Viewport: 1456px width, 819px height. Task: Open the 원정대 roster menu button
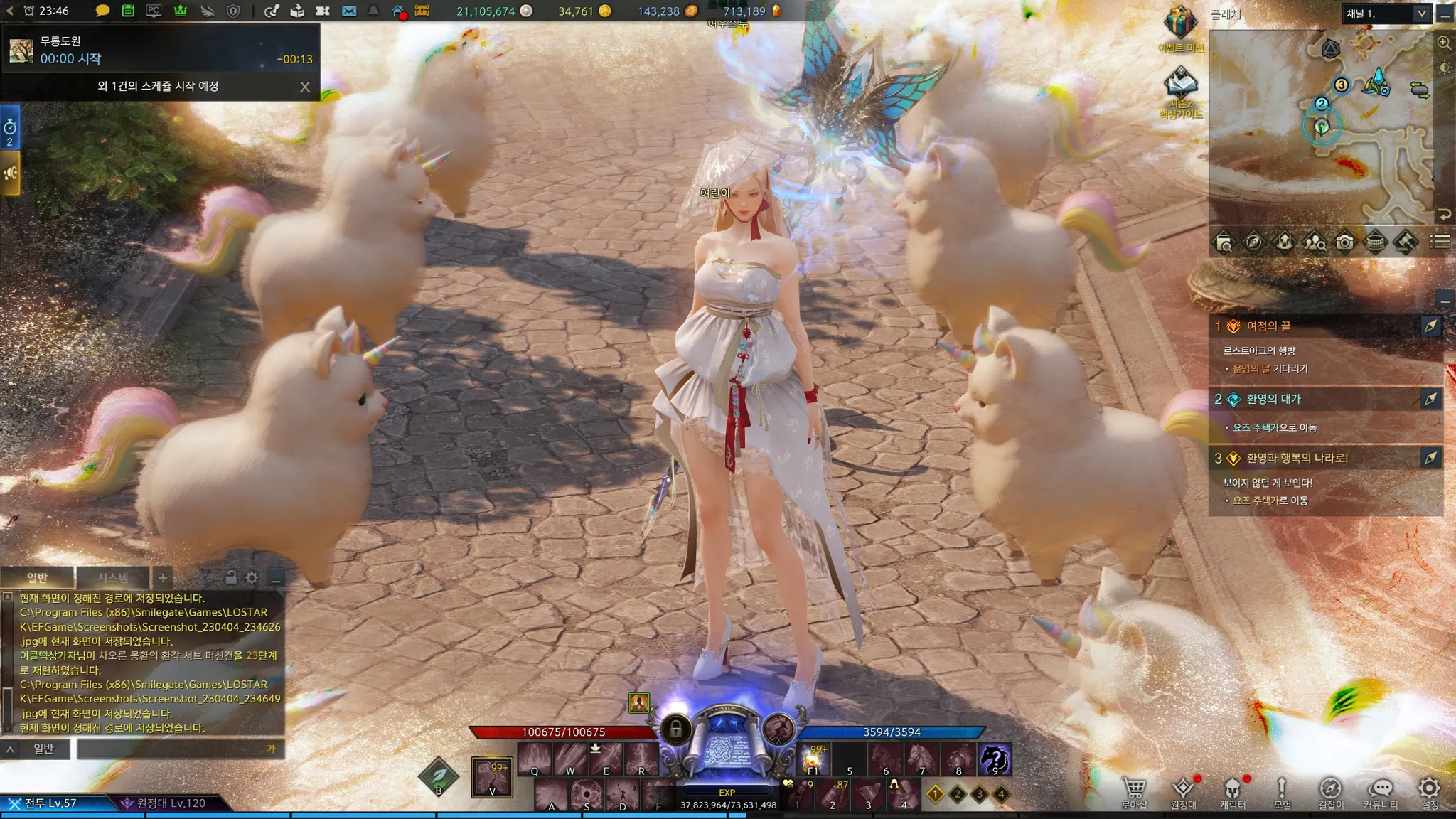[1183, 791]
